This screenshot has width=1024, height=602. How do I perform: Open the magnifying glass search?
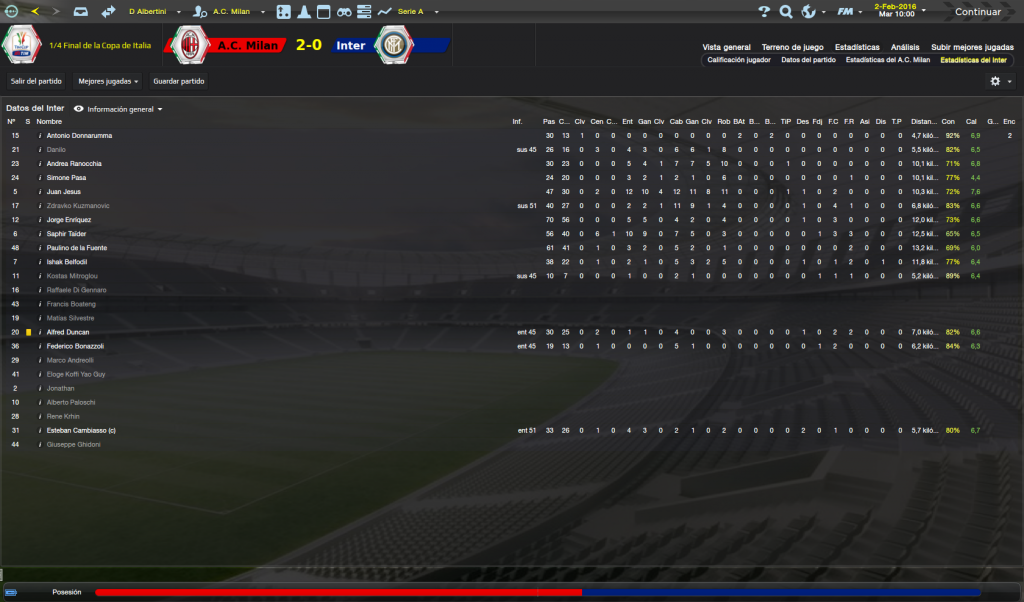tap(786, 12)
